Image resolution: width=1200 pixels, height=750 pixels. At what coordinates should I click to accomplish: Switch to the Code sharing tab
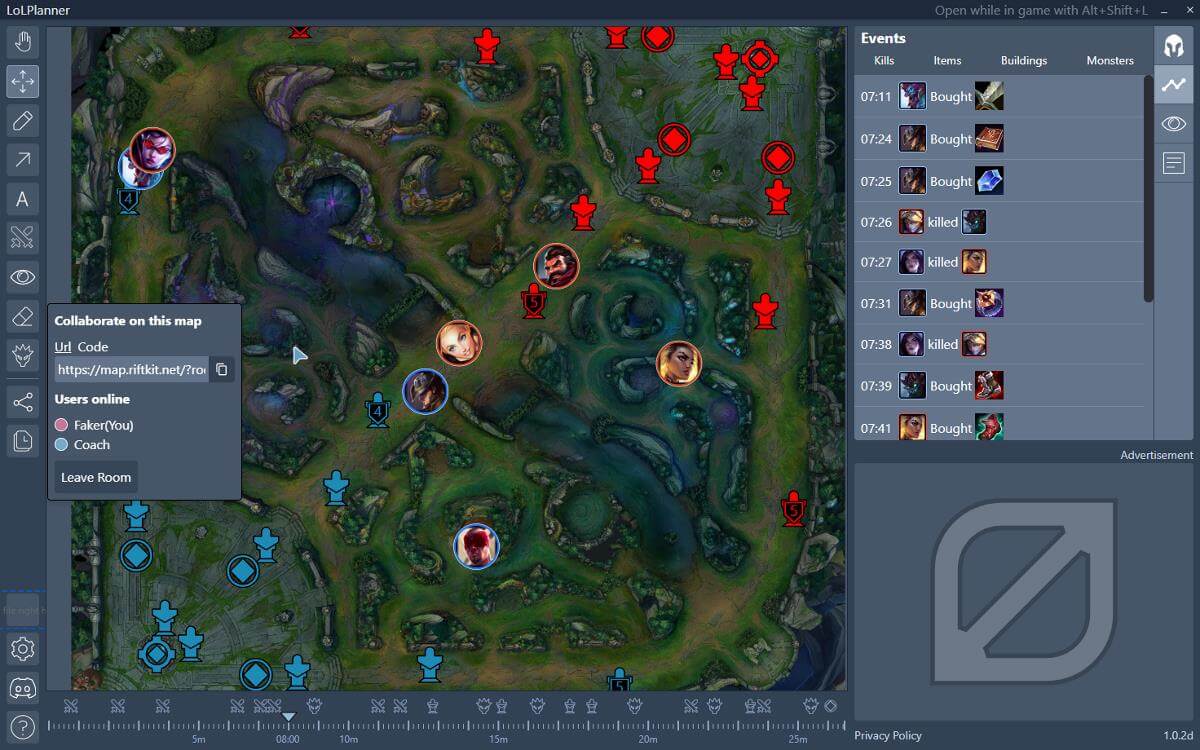(x=93, y=347)
